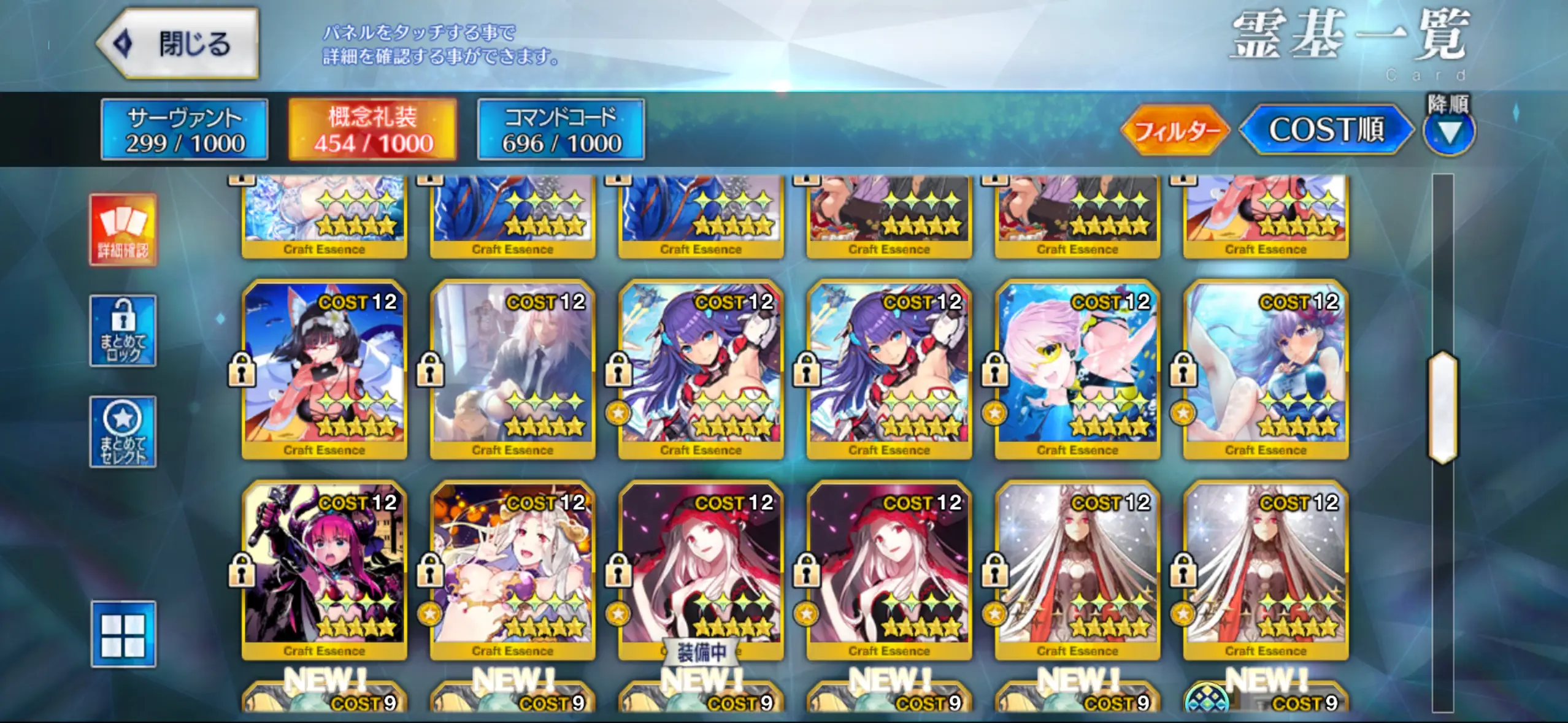
Task: Open the Command Code tab
Action: pyautogui.click(x=561, y=130)
